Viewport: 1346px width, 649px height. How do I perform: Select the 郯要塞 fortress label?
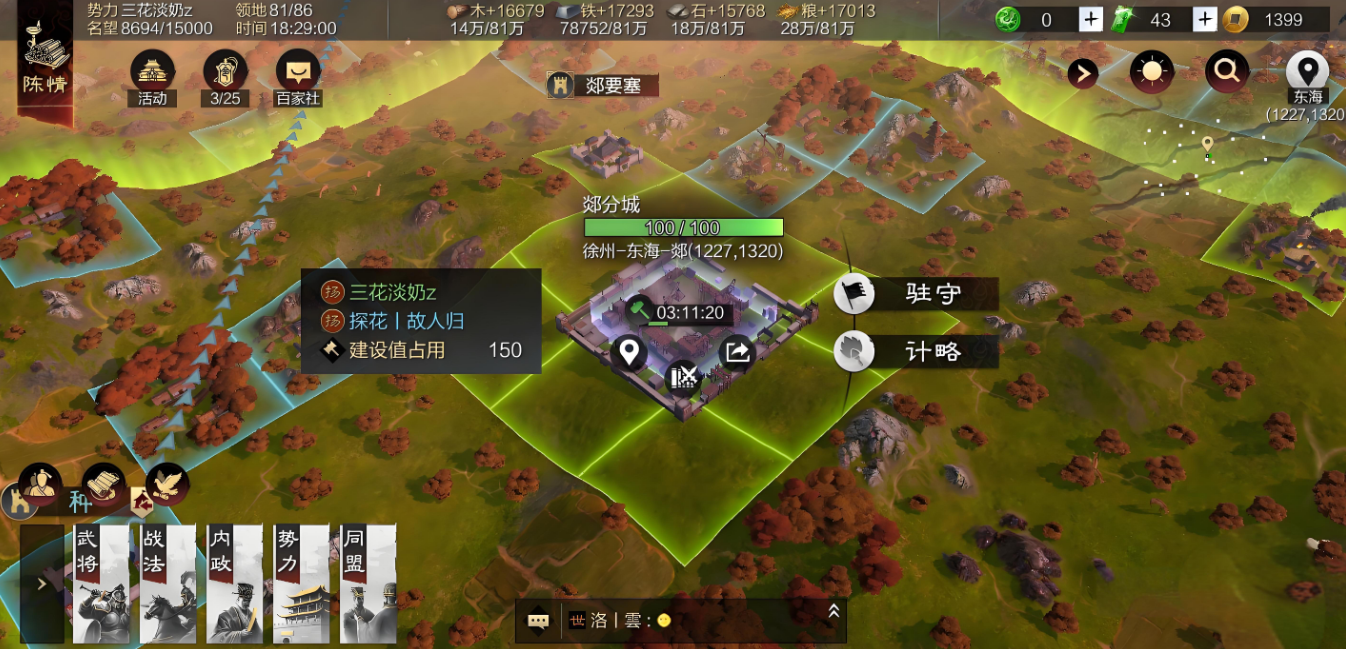pyautogui.click(x=602, y=85)
